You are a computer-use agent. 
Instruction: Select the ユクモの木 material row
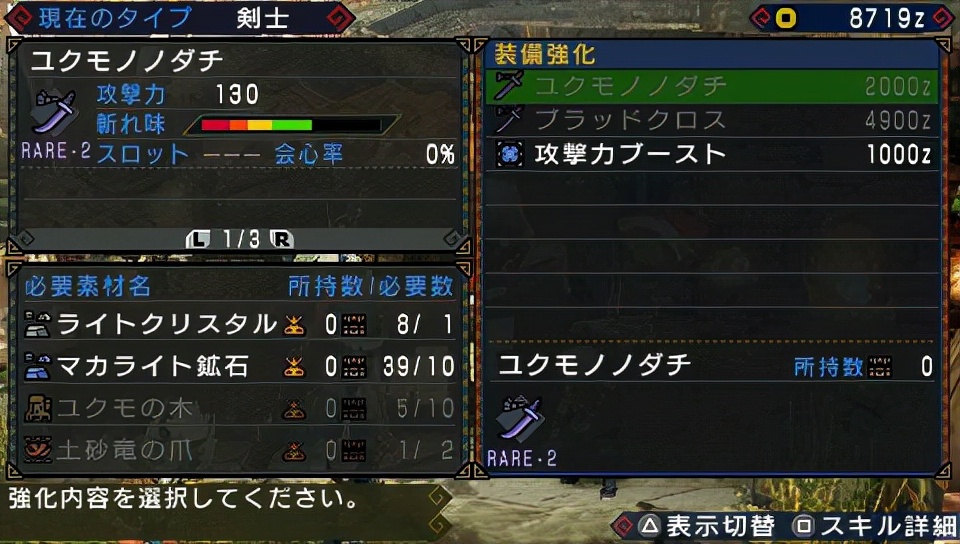pos(238,408)
